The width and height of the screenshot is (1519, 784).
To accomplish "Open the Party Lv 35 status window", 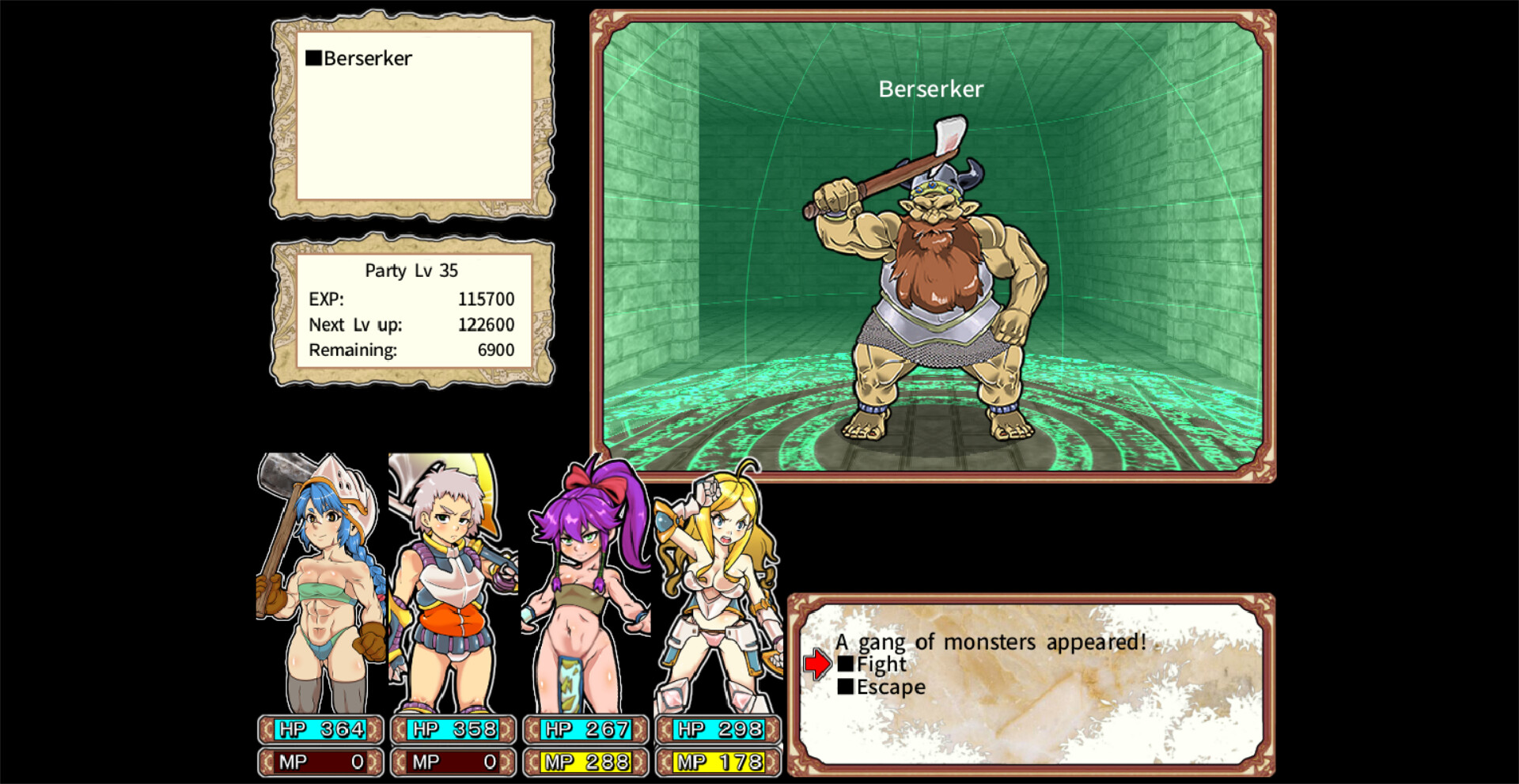I will tap(411, 270).
